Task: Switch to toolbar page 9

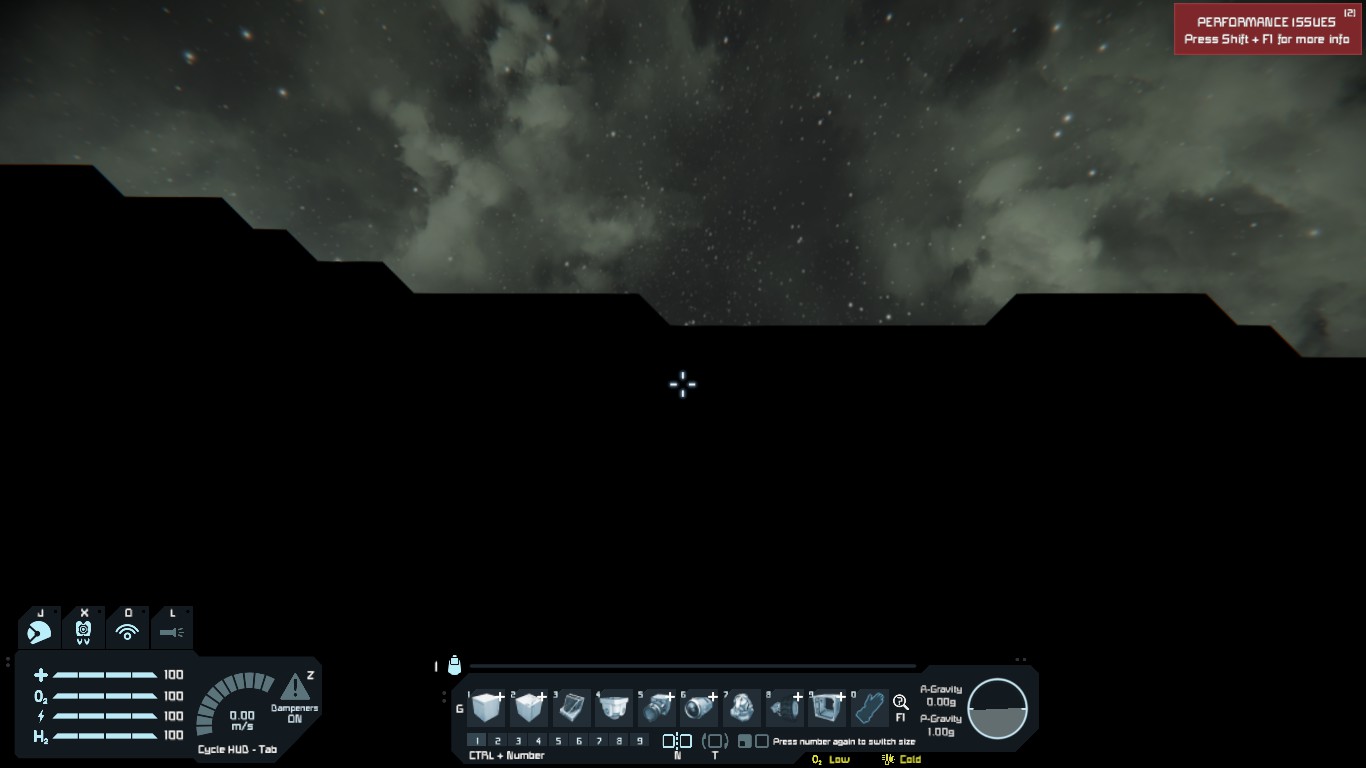Action: 639,741
